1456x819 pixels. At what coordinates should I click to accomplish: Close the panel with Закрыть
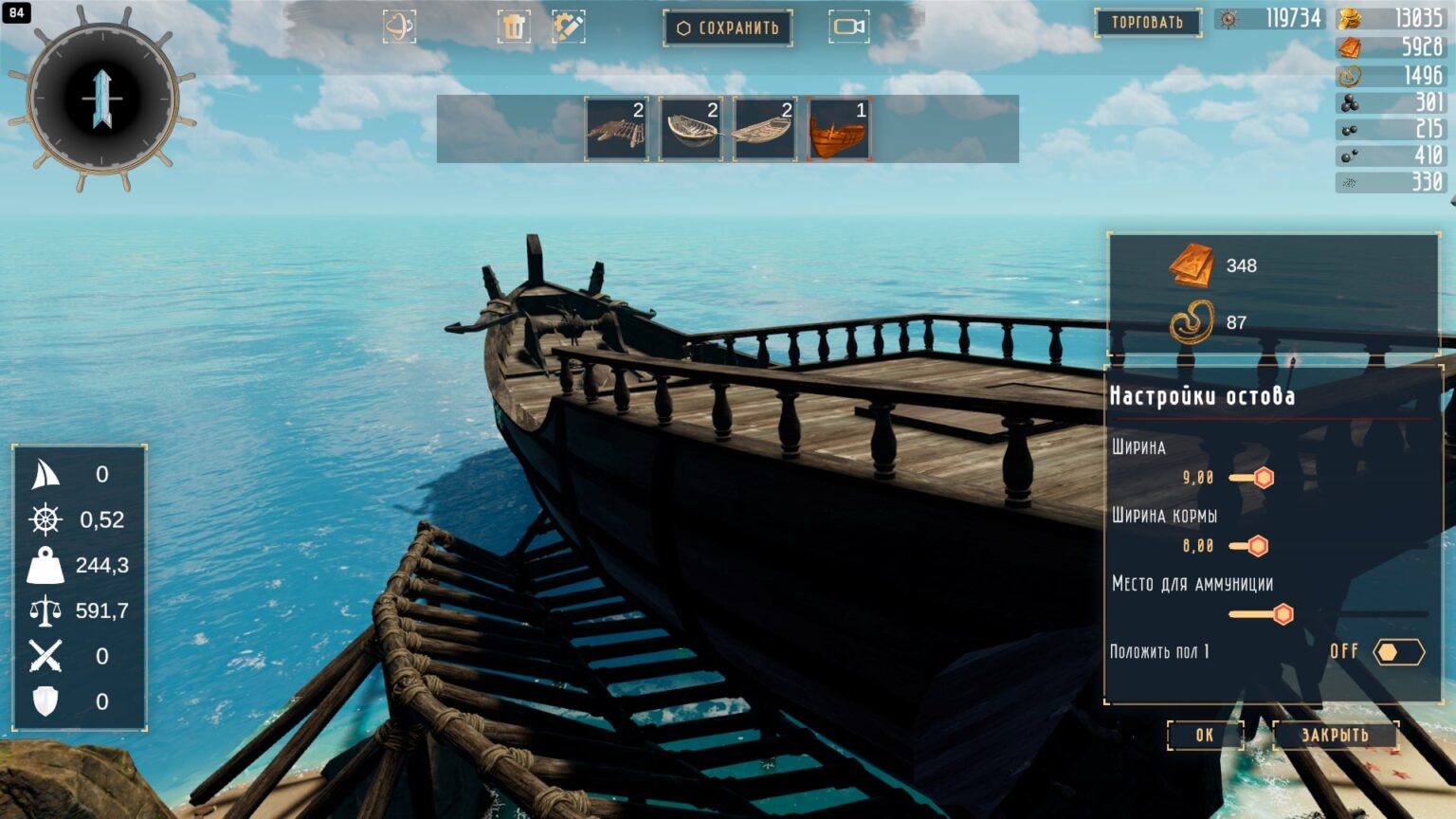[x=1335, y=735]
